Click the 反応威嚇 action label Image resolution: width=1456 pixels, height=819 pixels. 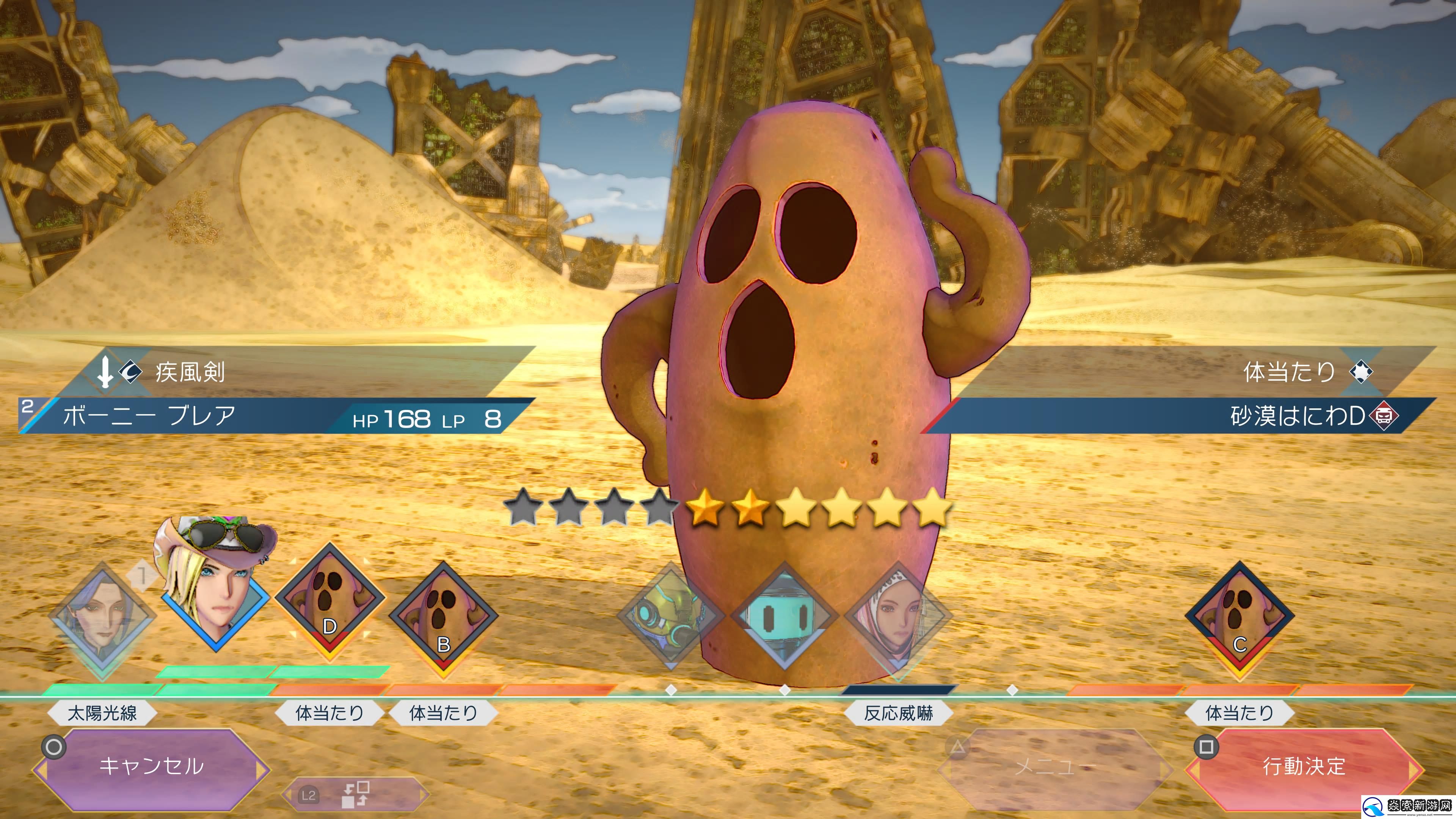click(898, 713)
